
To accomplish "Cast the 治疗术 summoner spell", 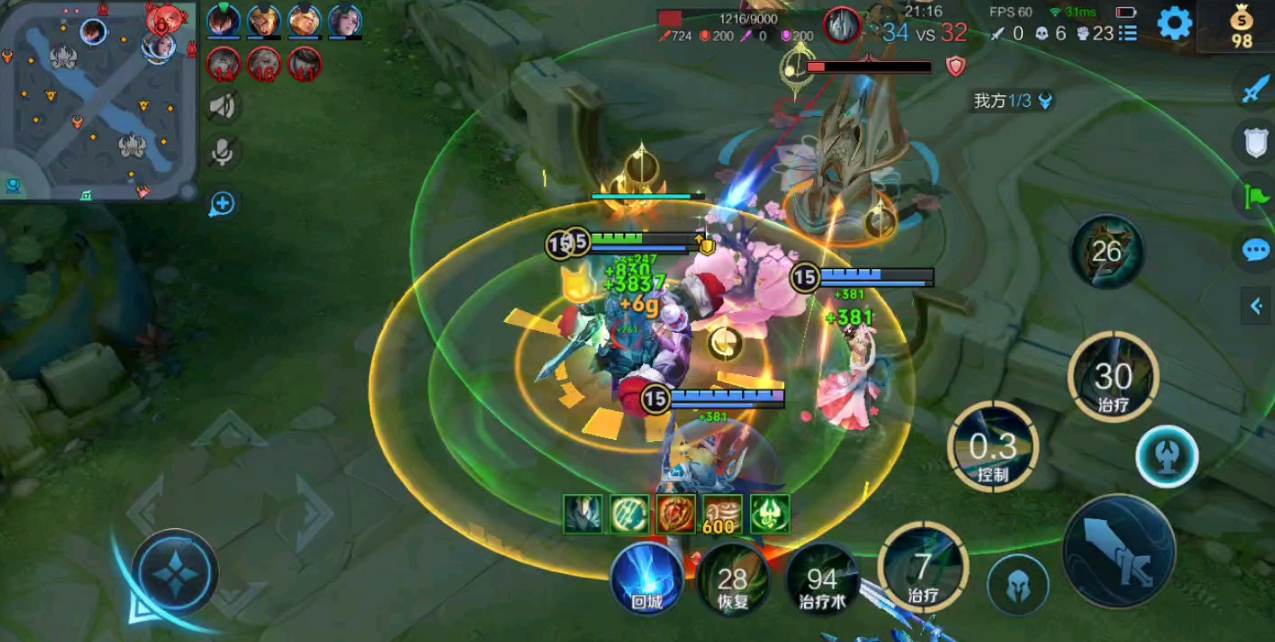I will click(x=822, y=580).
